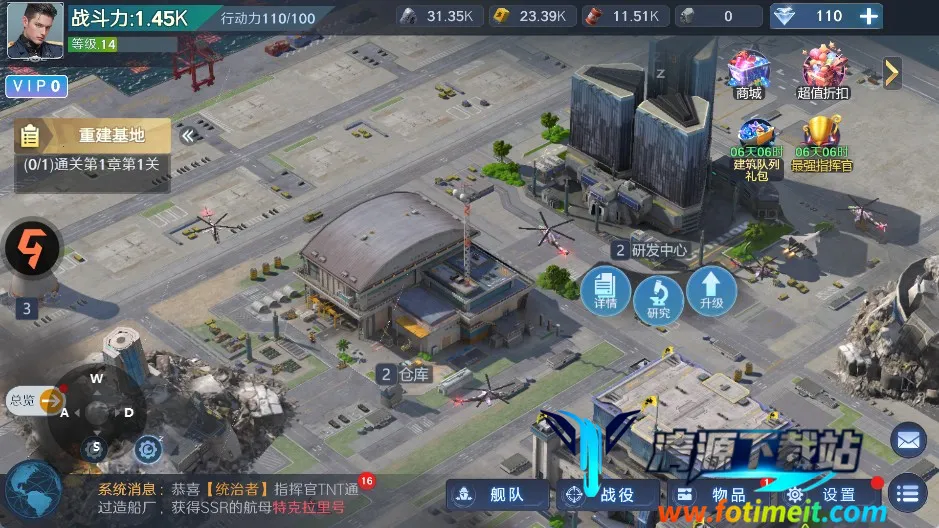Open the commander avatar profile
939x528 pixels.
point(36,31)
